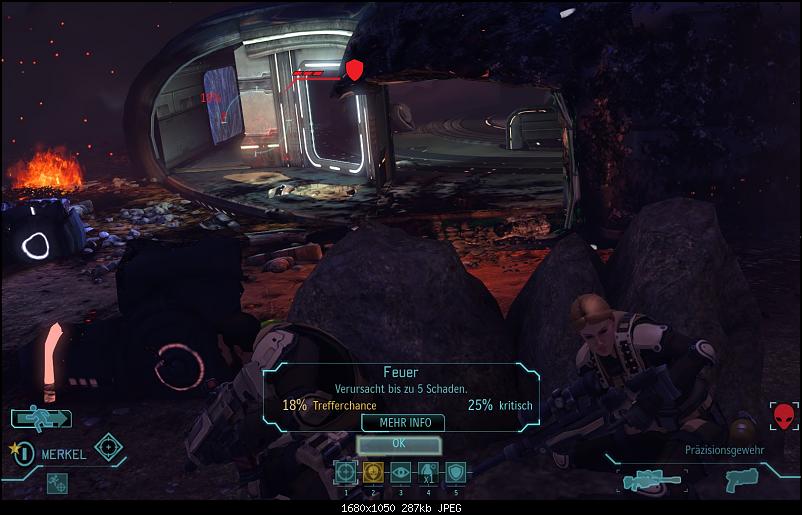
Task: Target the red alien head enemy icon
Action: [x=784, y=416]
